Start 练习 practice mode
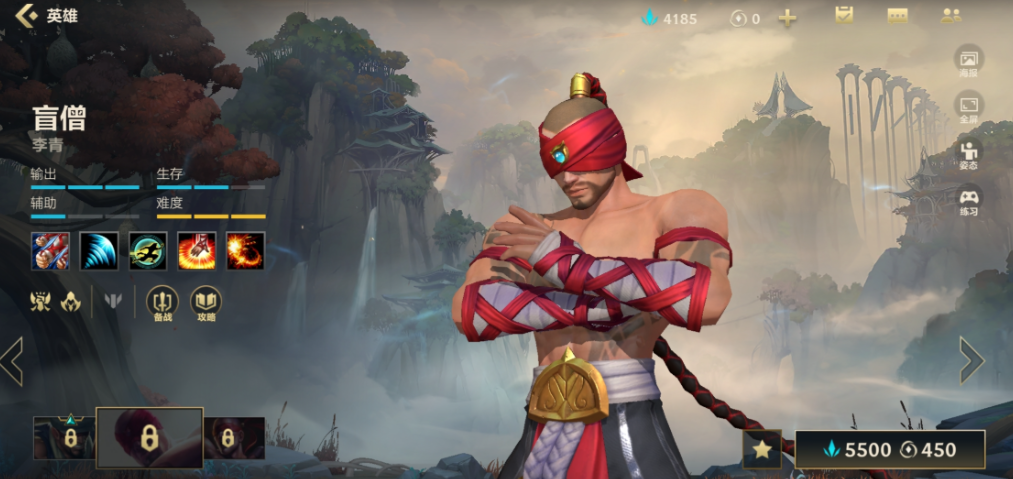Image resolution: width=1013 pixels, height=479 pixels. click(x=968, y=200)
